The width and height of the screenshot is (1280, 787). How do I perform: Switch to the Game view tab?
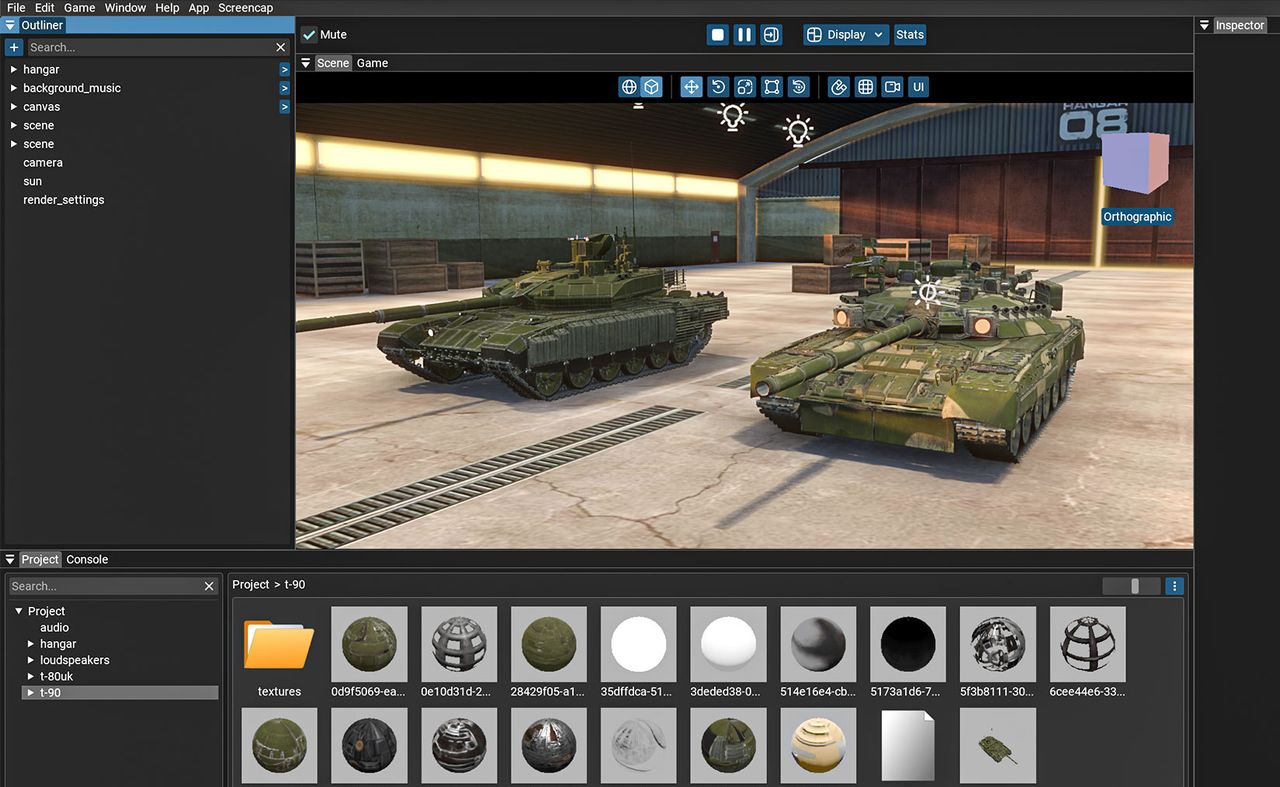pyautogui.click(x=372, y=63)
